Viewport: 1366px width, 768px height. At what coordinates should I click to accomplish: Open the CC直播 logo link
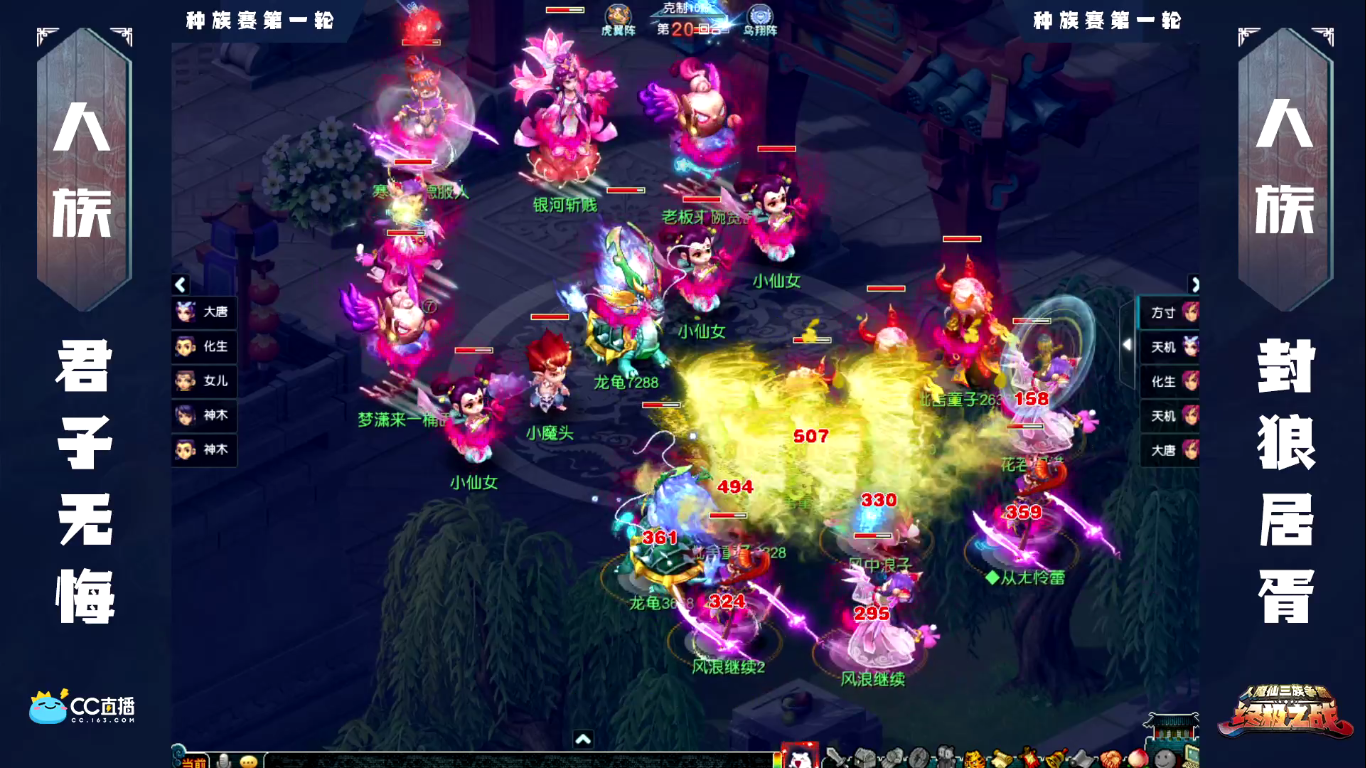coord(82,707)
